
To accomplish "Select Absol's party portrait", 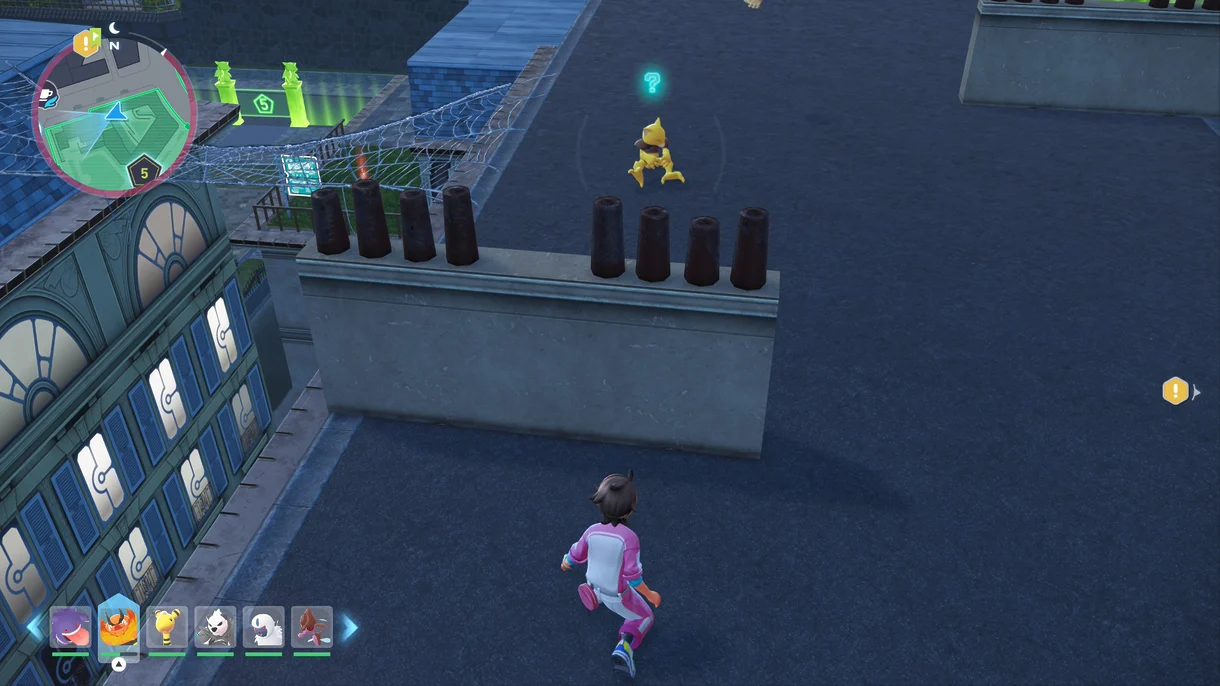I will tap(264, 628).
